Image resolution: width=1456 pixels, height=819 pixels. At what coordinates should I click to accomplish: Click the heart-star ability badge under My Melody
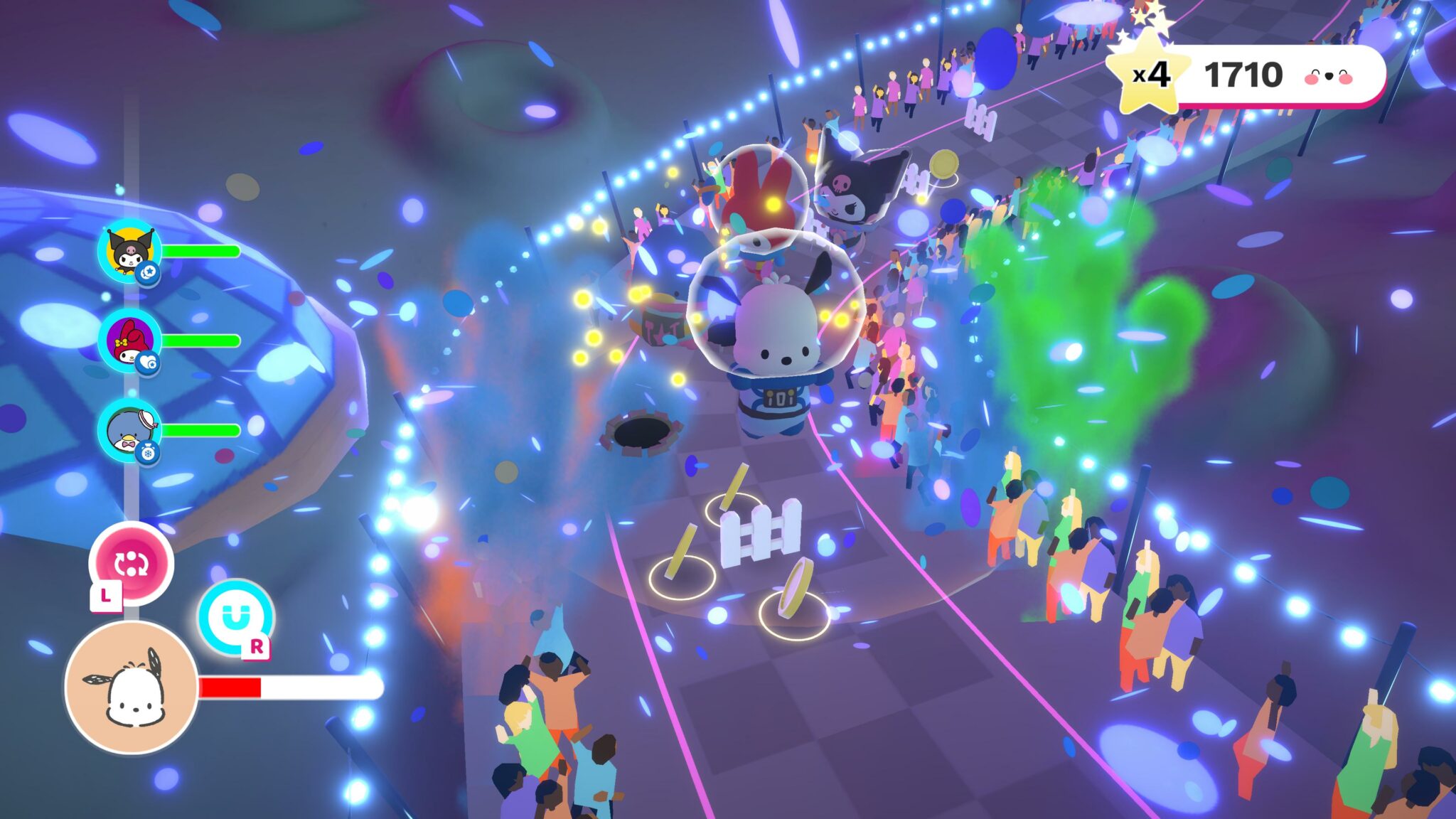pos(148,363)
